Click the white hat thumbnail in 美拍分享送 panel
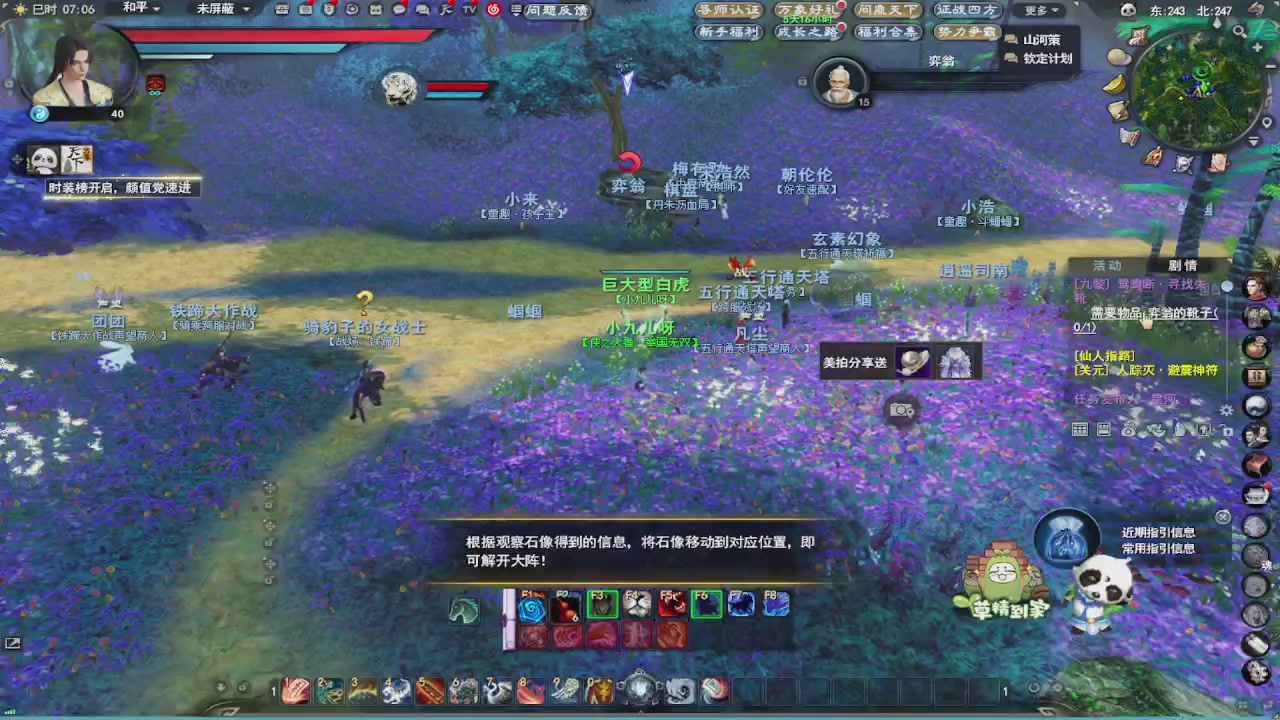Viewport: 1280px width, 720px height. [912, 362]
